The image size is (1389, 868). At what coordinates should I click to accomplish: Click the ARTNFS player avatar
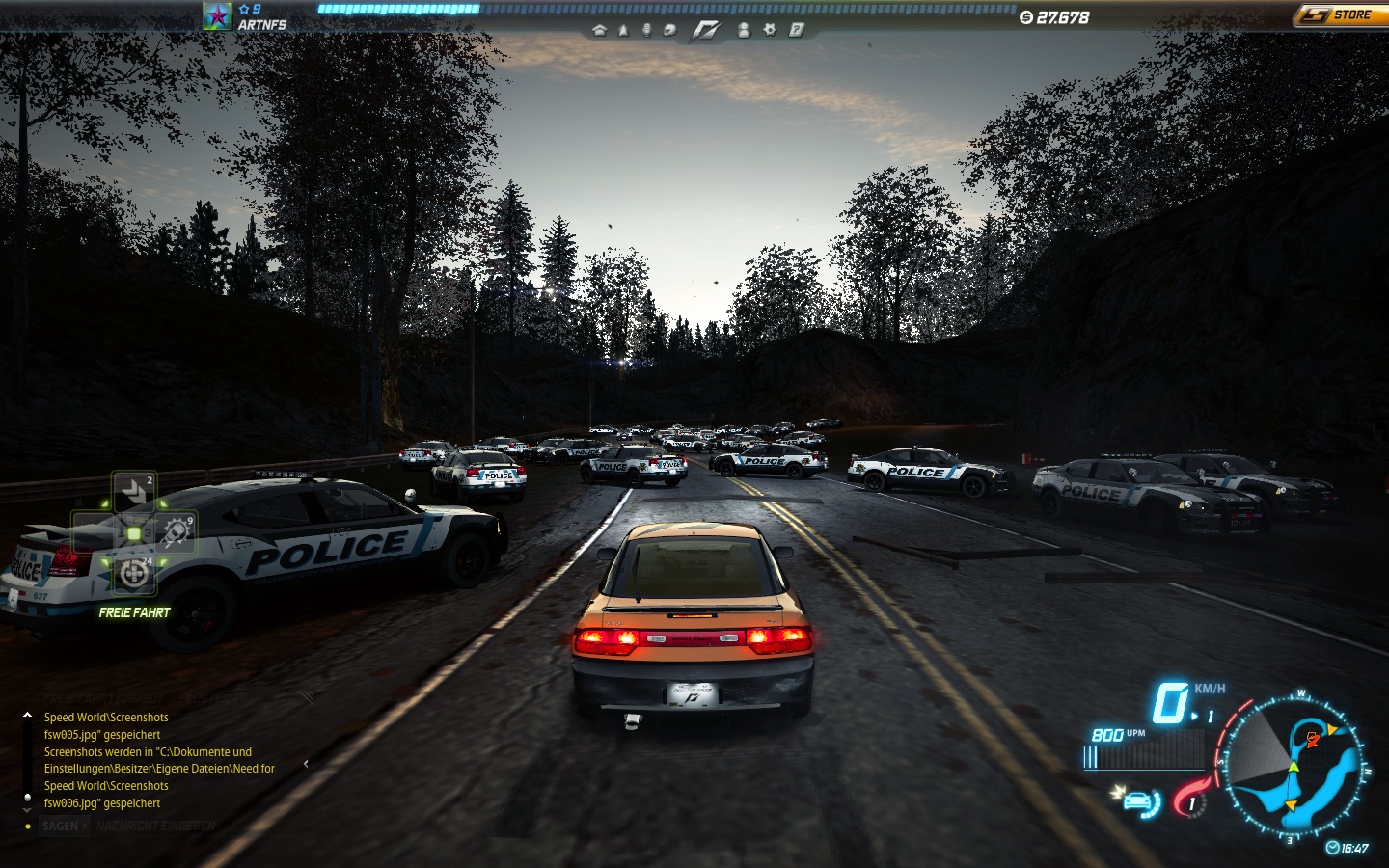pyautogui.click(x=217, y=16)
